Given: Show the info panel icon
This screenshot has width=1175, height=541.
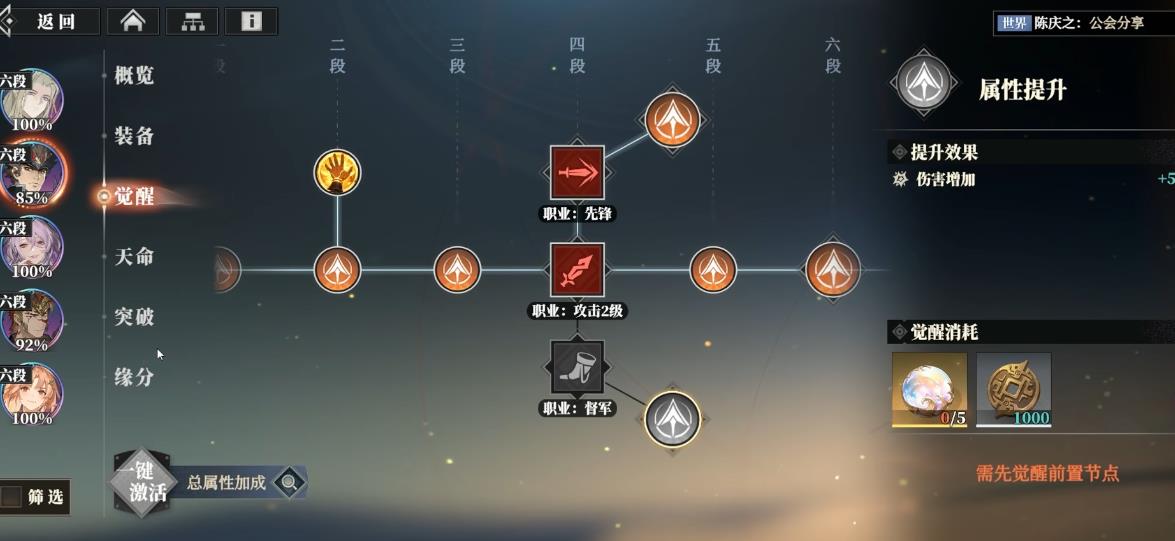Looking at the screenshot, I should click(251, 21).
